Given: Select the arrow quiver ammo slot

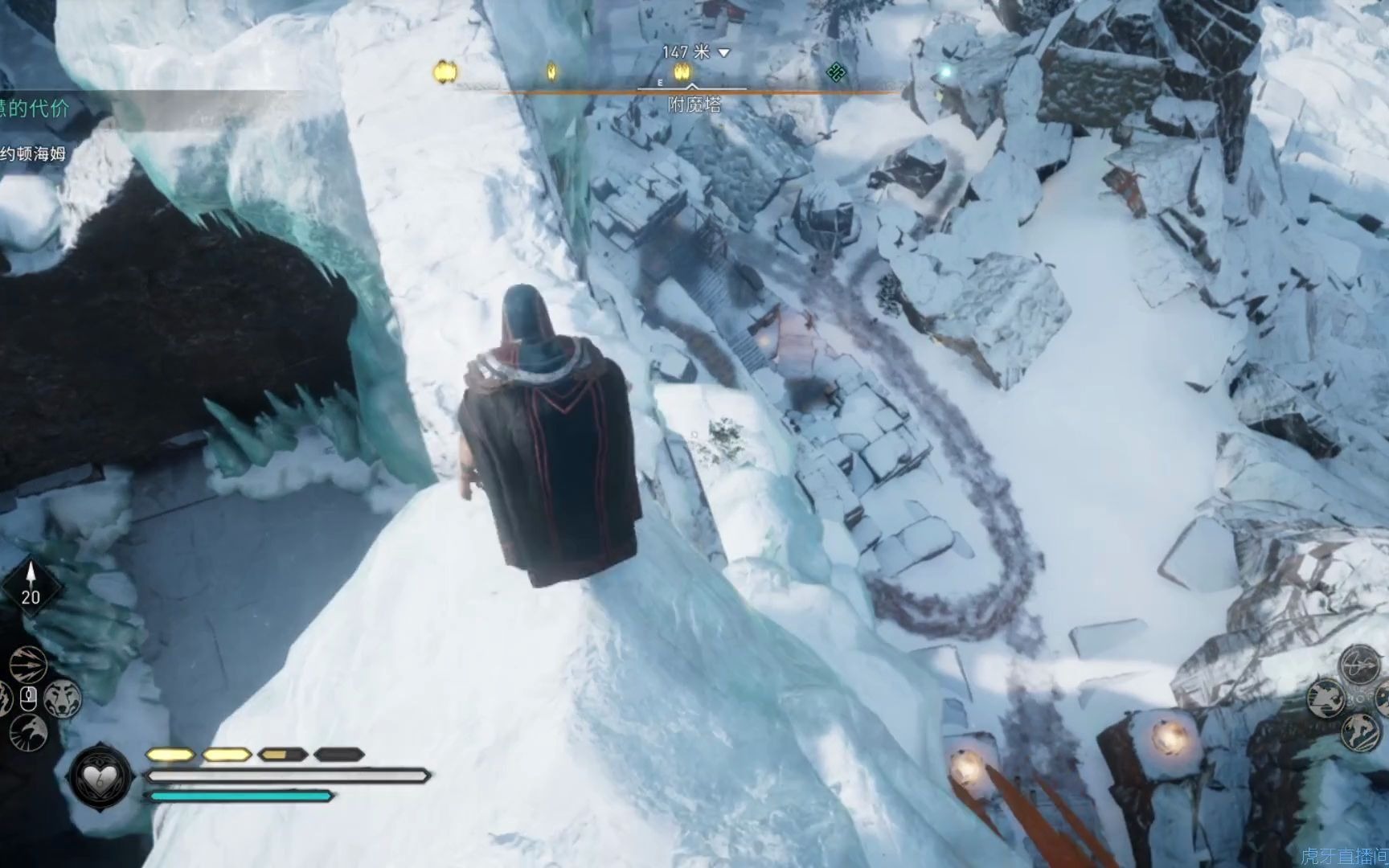Looking at the screenshot, I should (31, 586).
